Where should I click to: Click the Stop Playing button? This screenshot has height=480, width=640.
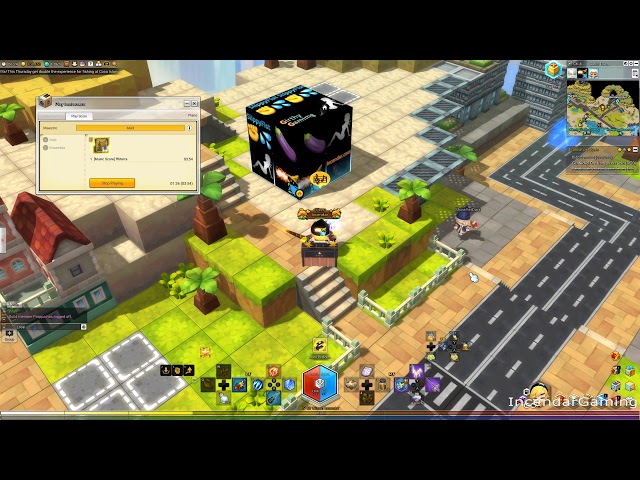(112, 183)
